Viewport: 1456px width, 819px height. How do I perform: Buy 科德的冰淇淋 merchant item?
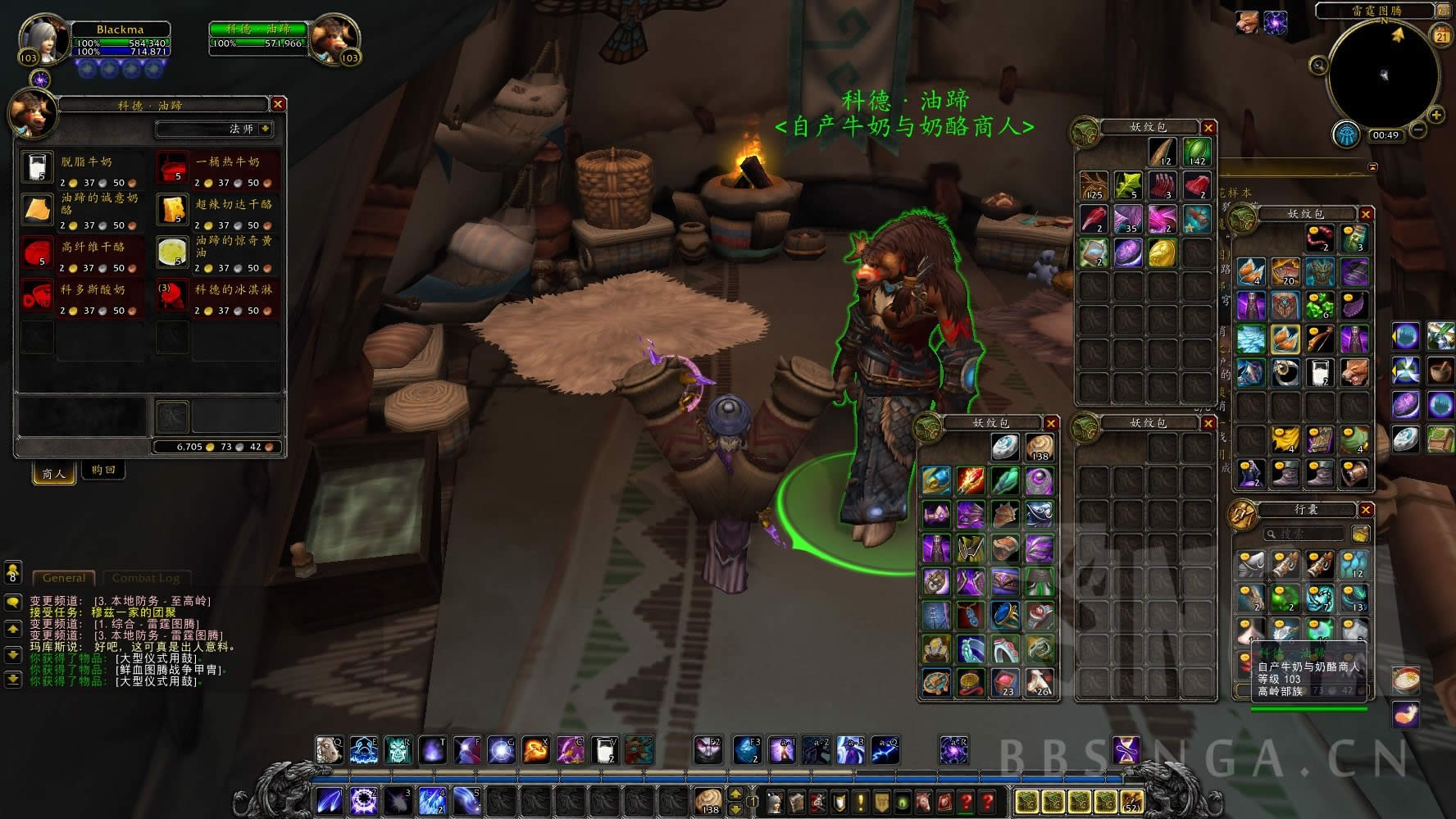click(x=171, y=296)
